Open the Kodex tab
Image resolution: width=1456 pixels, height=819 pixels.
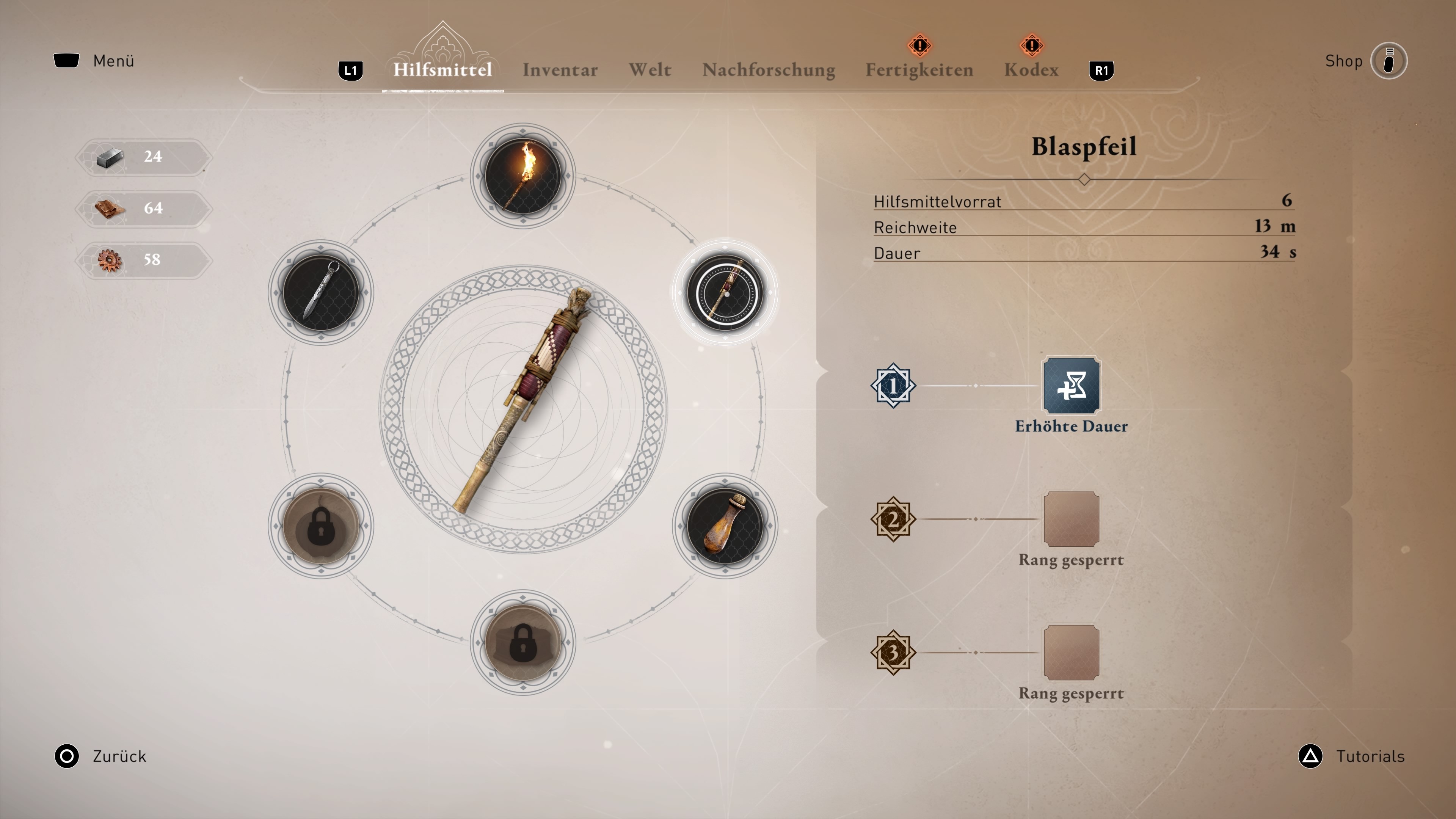click(x=1031, y=70)
